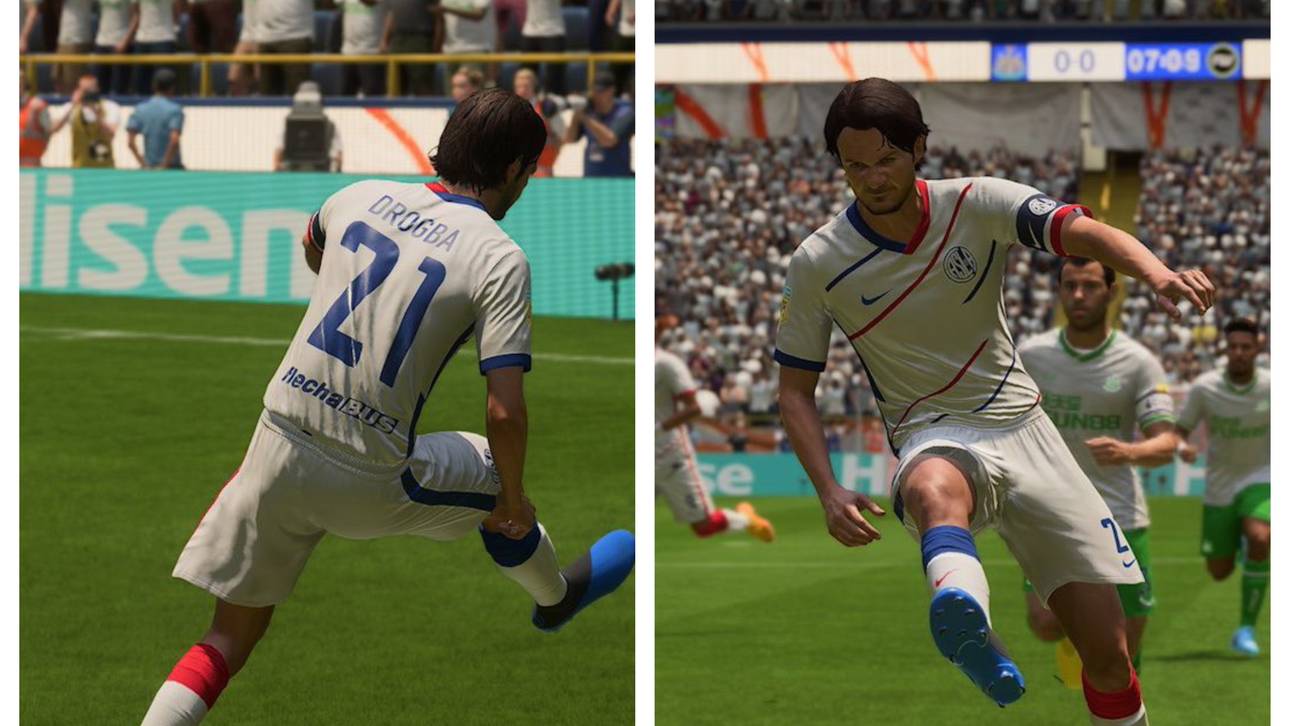Select the team logo on the green kit
The image size is (1290, 726).
point(1111,384)
